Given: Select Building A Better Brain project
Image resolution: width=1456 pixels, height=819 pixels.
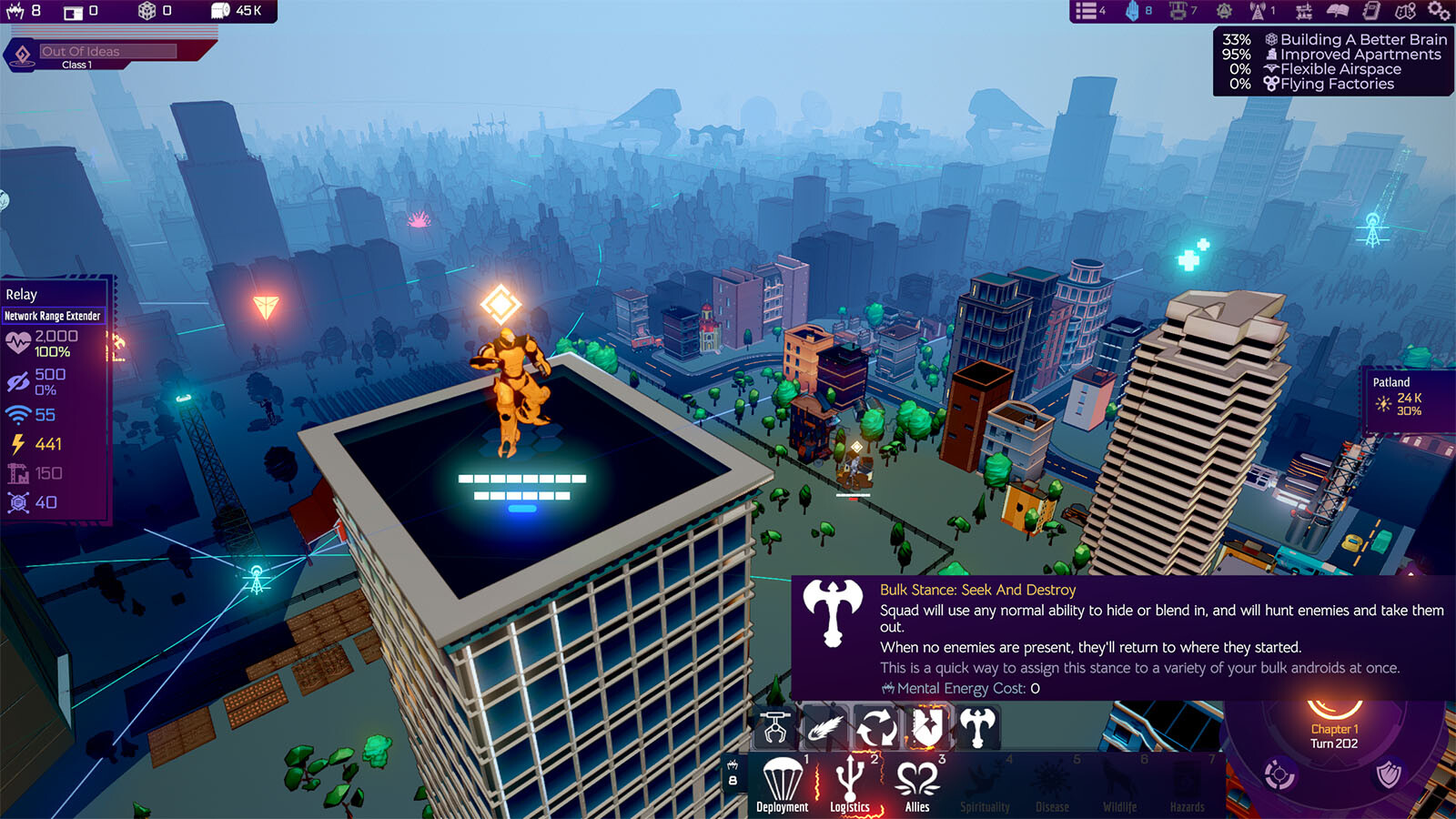Looking at the screenshot, I should [1354, 39].
